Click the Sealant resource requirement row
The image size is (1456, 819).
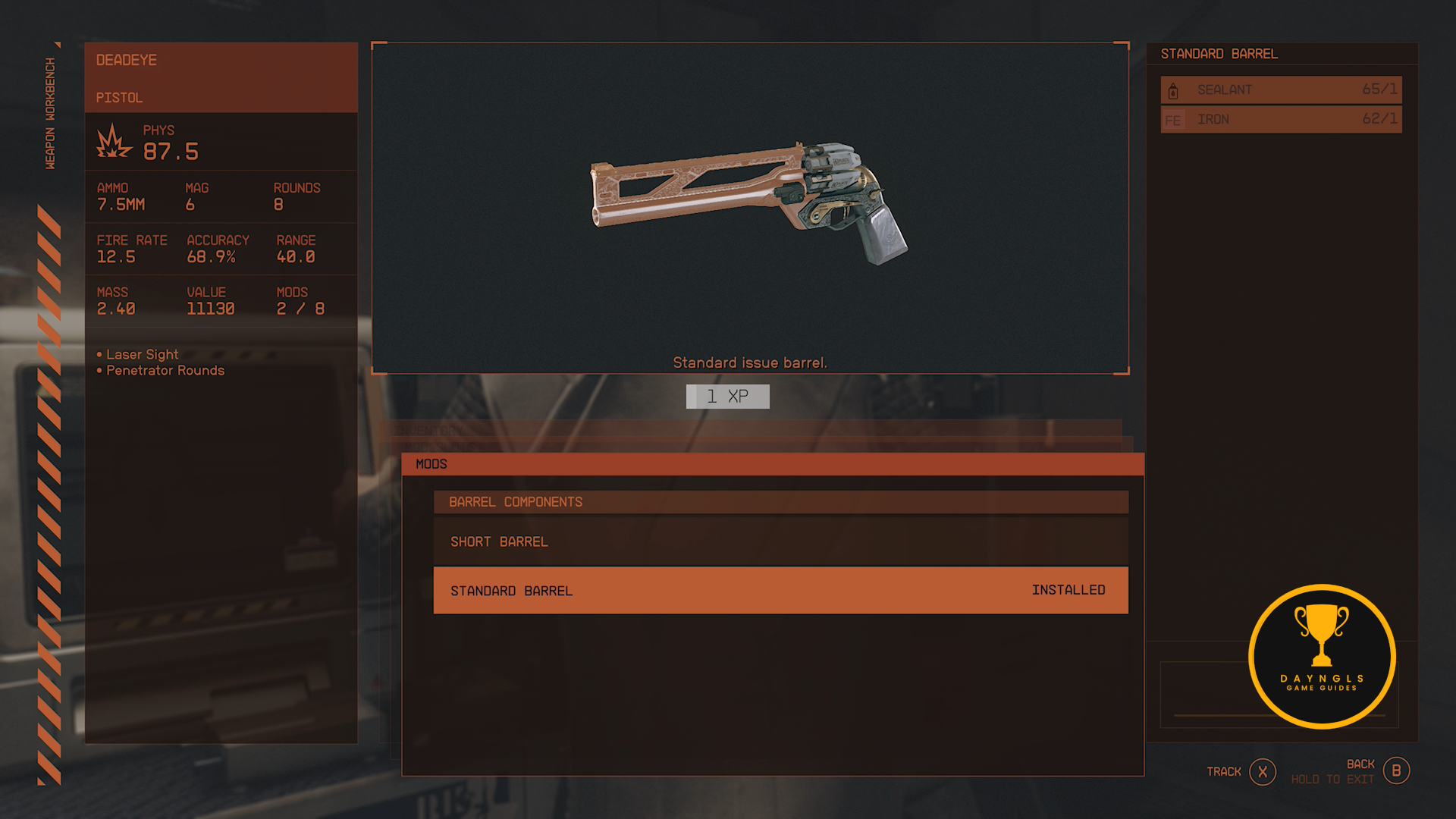[1281, 89]
